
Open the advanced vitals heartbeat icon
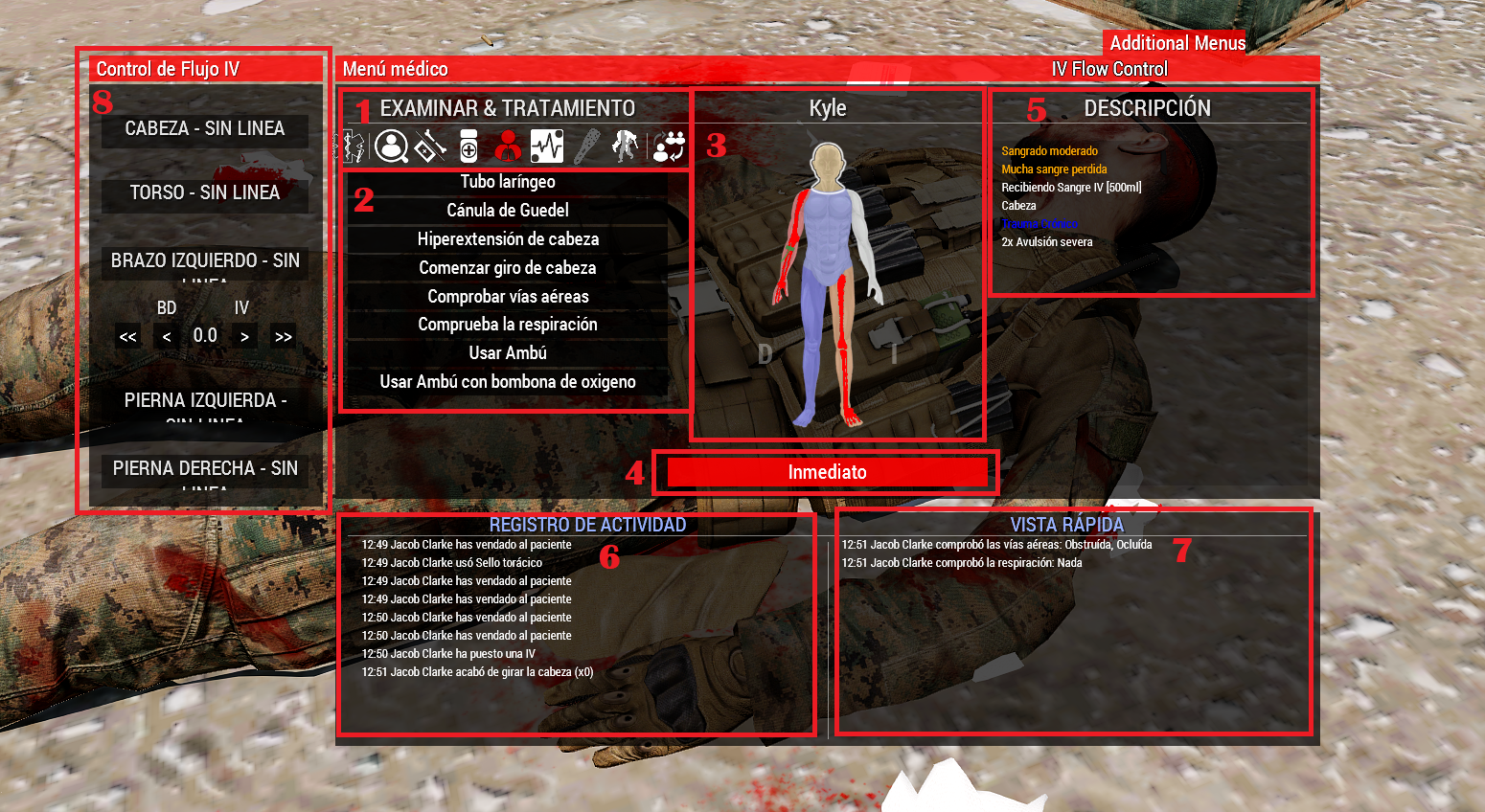(546, 146)
